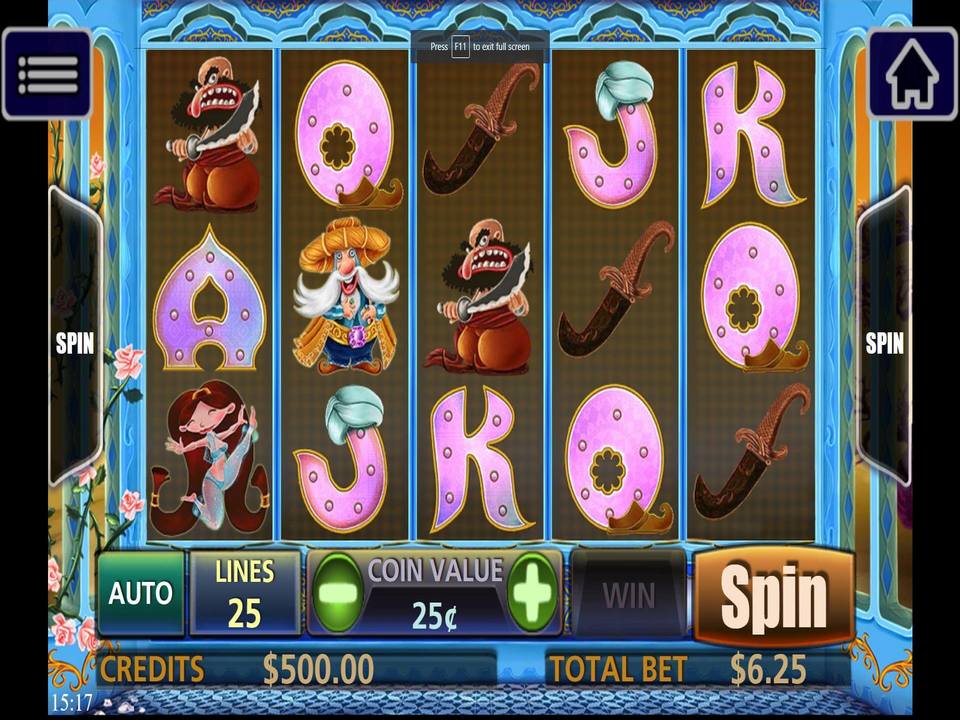Image resolution: width=960 pixels, height=720 pixels.
Task: Open the hamburger menu
Action: [47, 74]
